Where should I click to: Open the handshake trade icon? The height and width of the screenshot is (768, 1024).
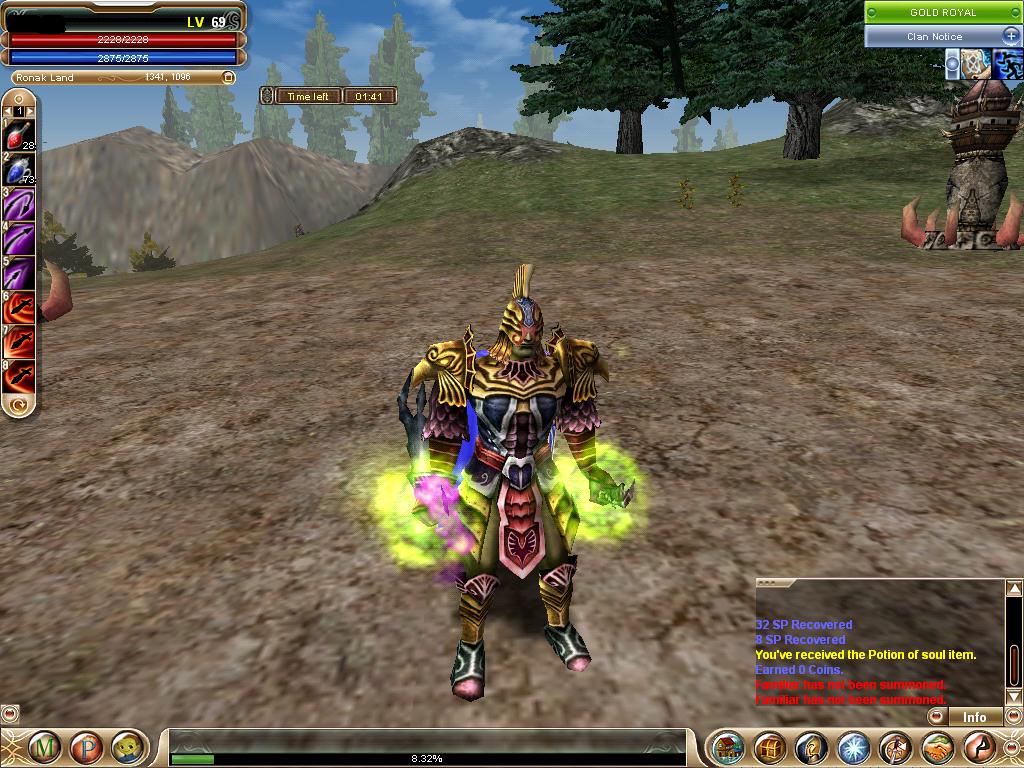point(937,747)
